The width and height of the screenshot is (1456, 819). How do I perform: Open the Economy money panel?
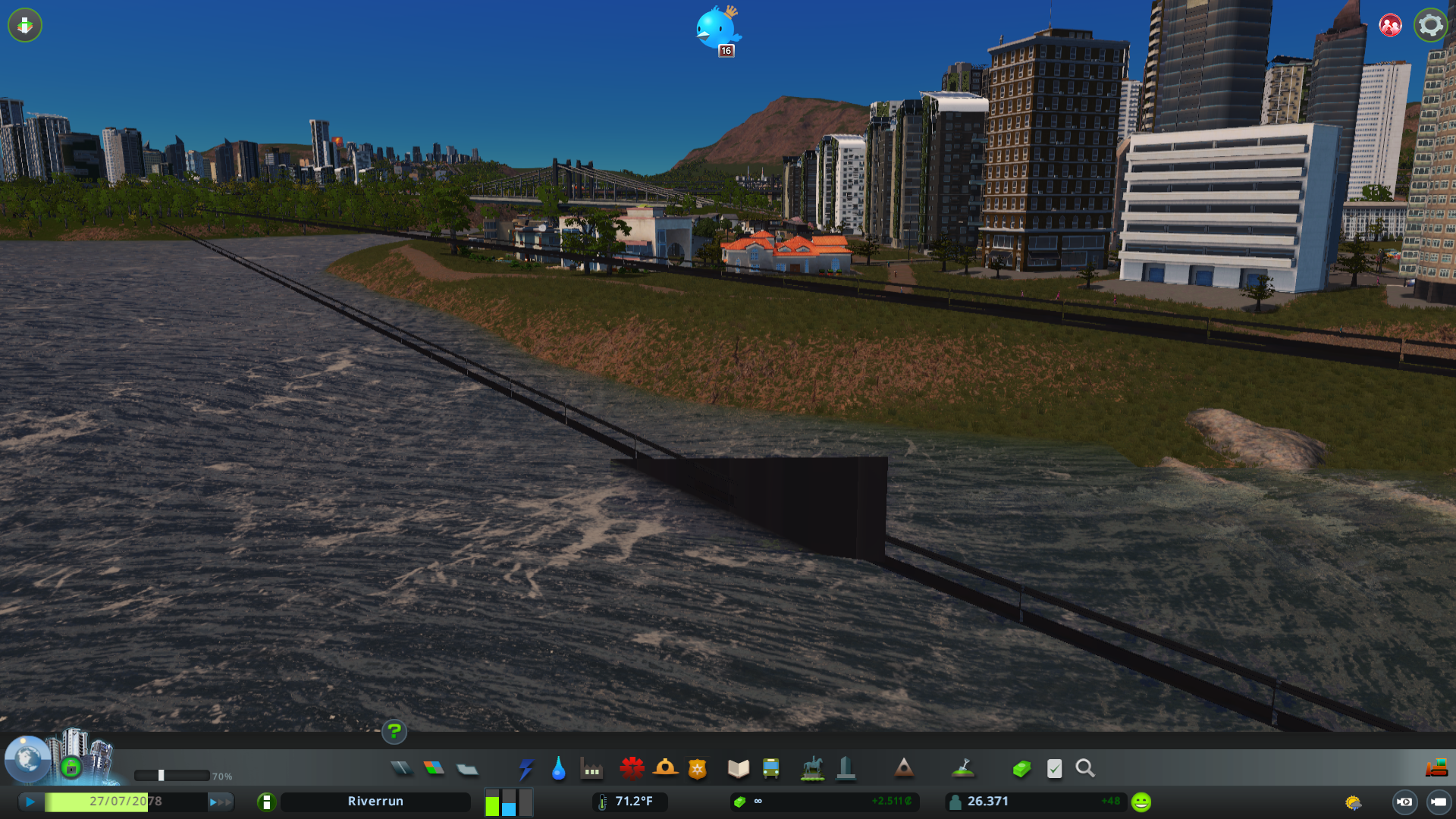[1021, 768]
